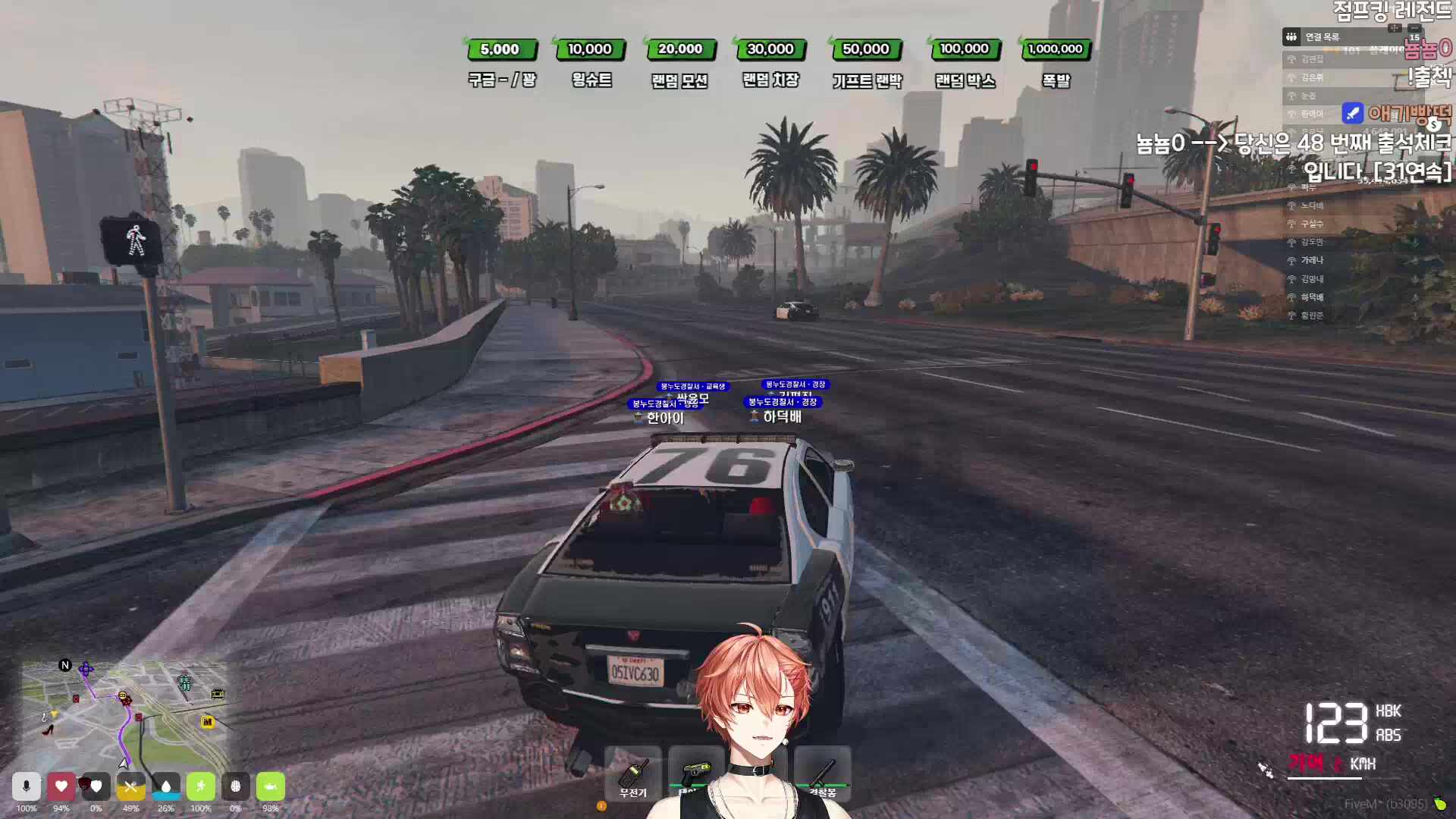Choose player 하덕배 from the connection list
This screenshot has width=1456, height=819.
1312,297
